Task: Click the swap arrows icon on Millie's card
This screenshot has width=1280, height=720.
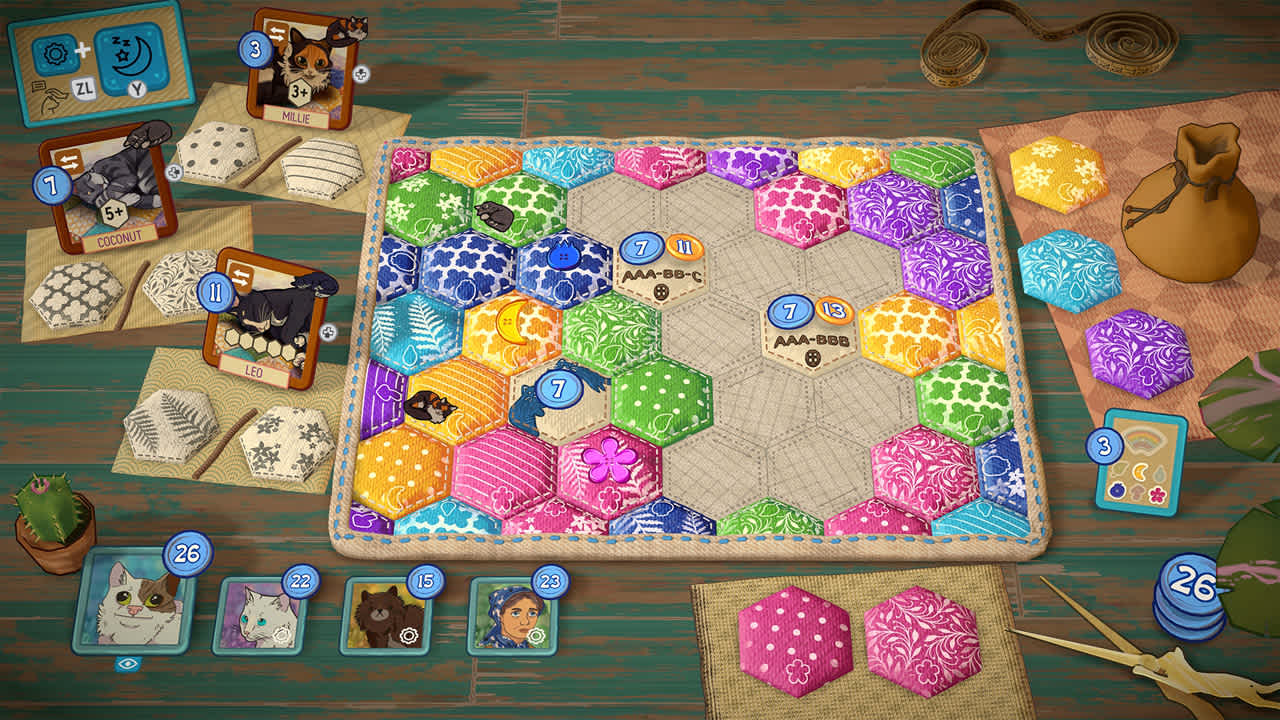Action: [x=278, y=31]
